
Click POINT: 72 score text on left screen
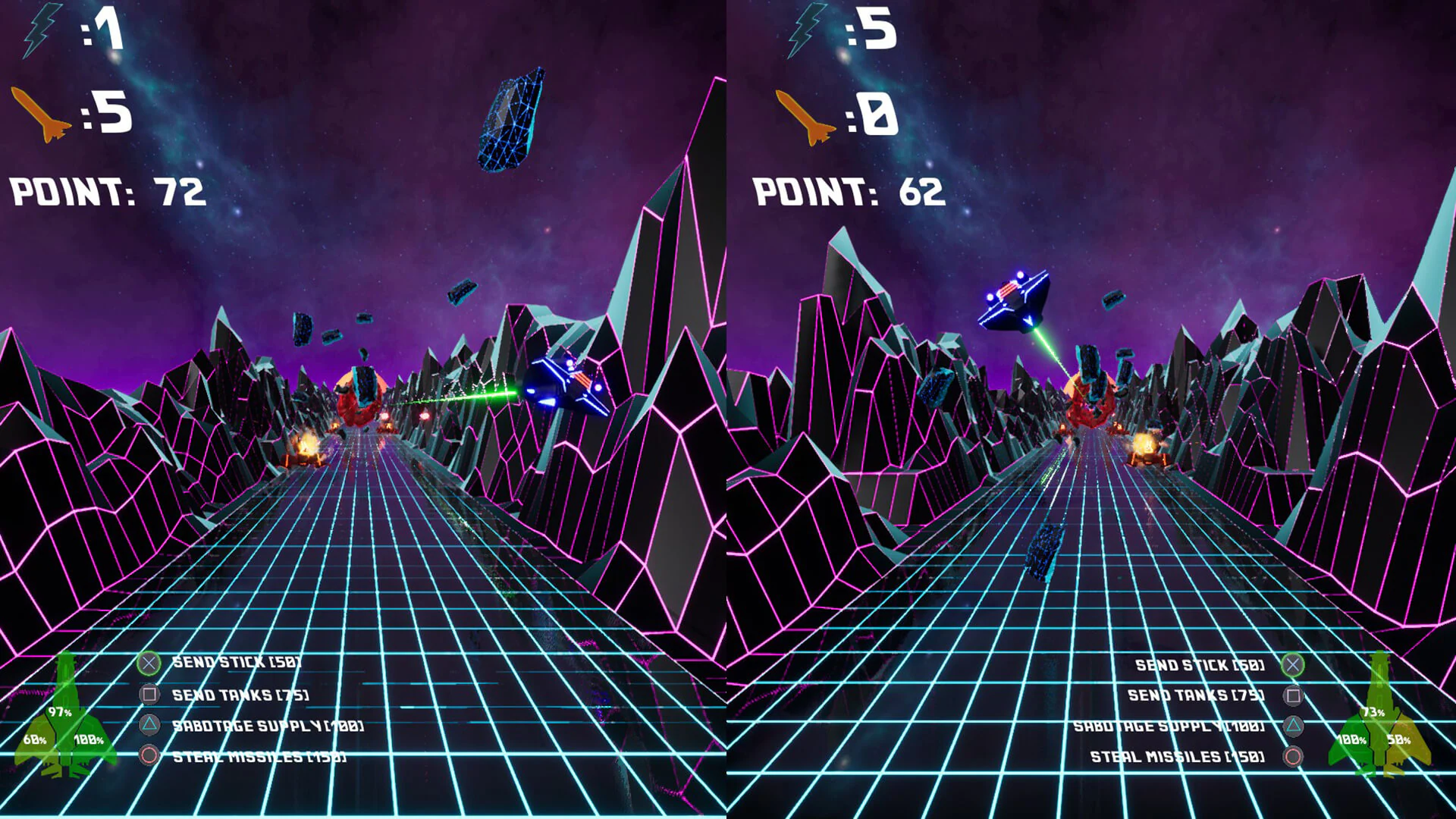click(x=106, y=191)
